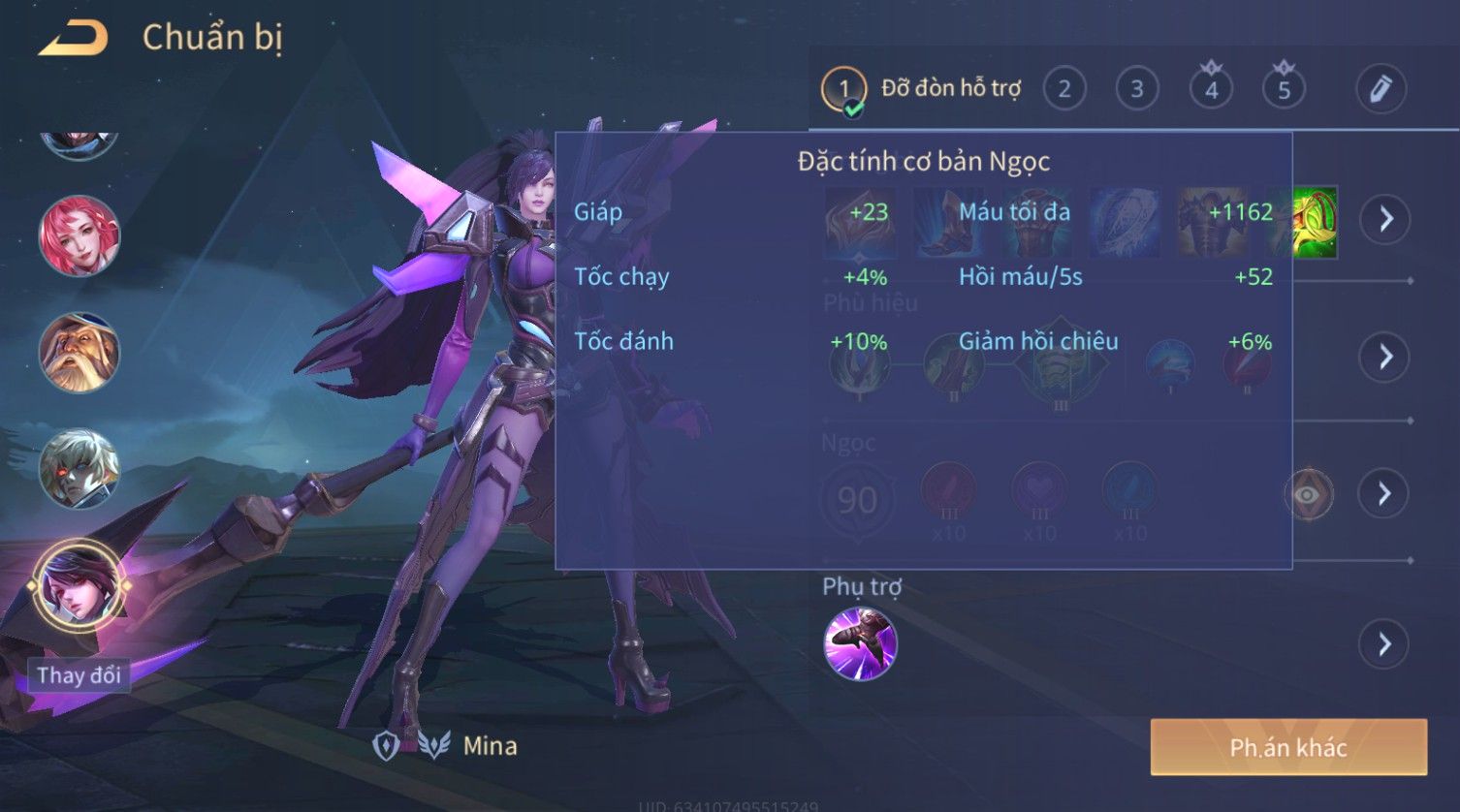Choose the red-eyed blond hero portrait
The image size is (1460, 812).
coord(79,470)
